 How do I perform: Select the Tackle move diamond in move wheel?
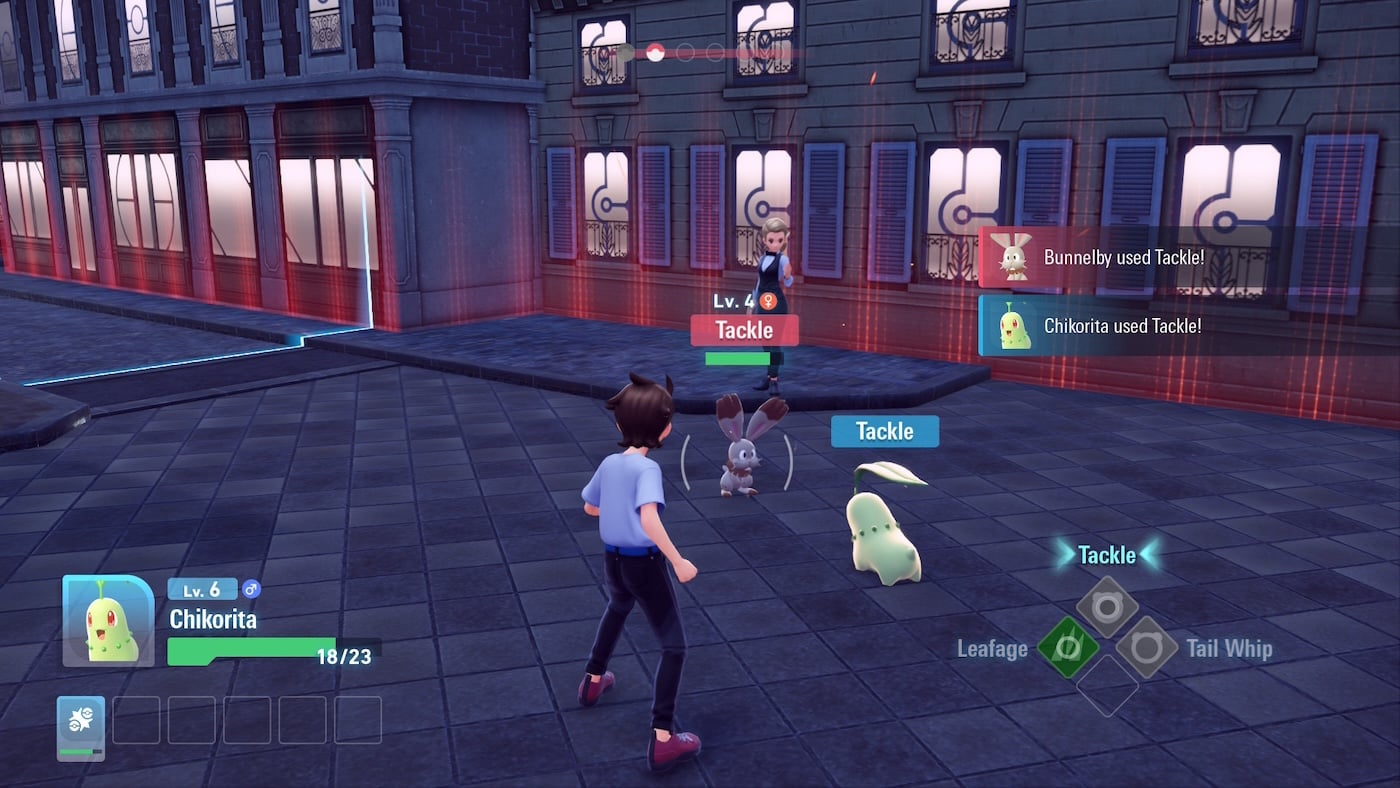(x=1107, y=607)
